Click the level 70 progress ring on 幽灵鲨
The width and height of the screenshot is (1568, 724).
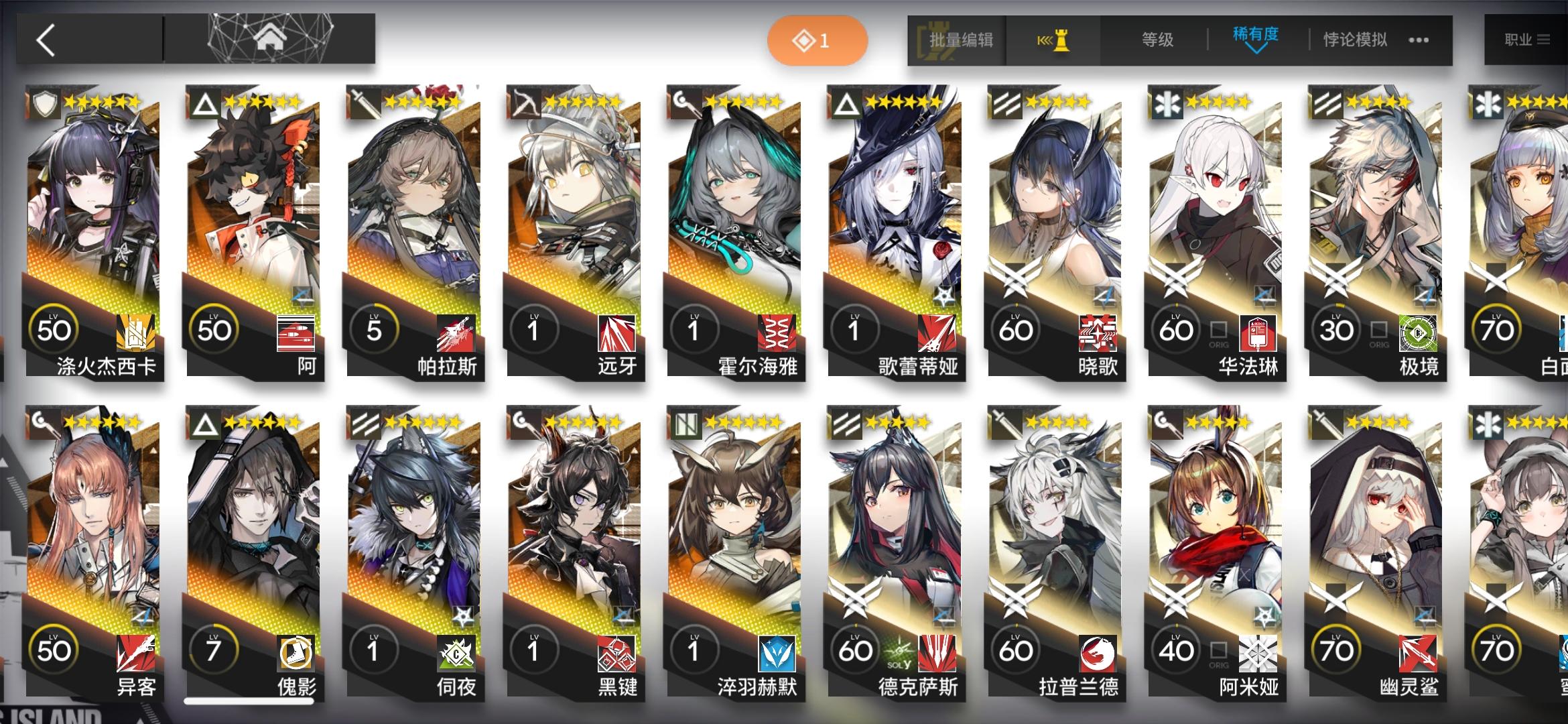(x=1335, y=648)
